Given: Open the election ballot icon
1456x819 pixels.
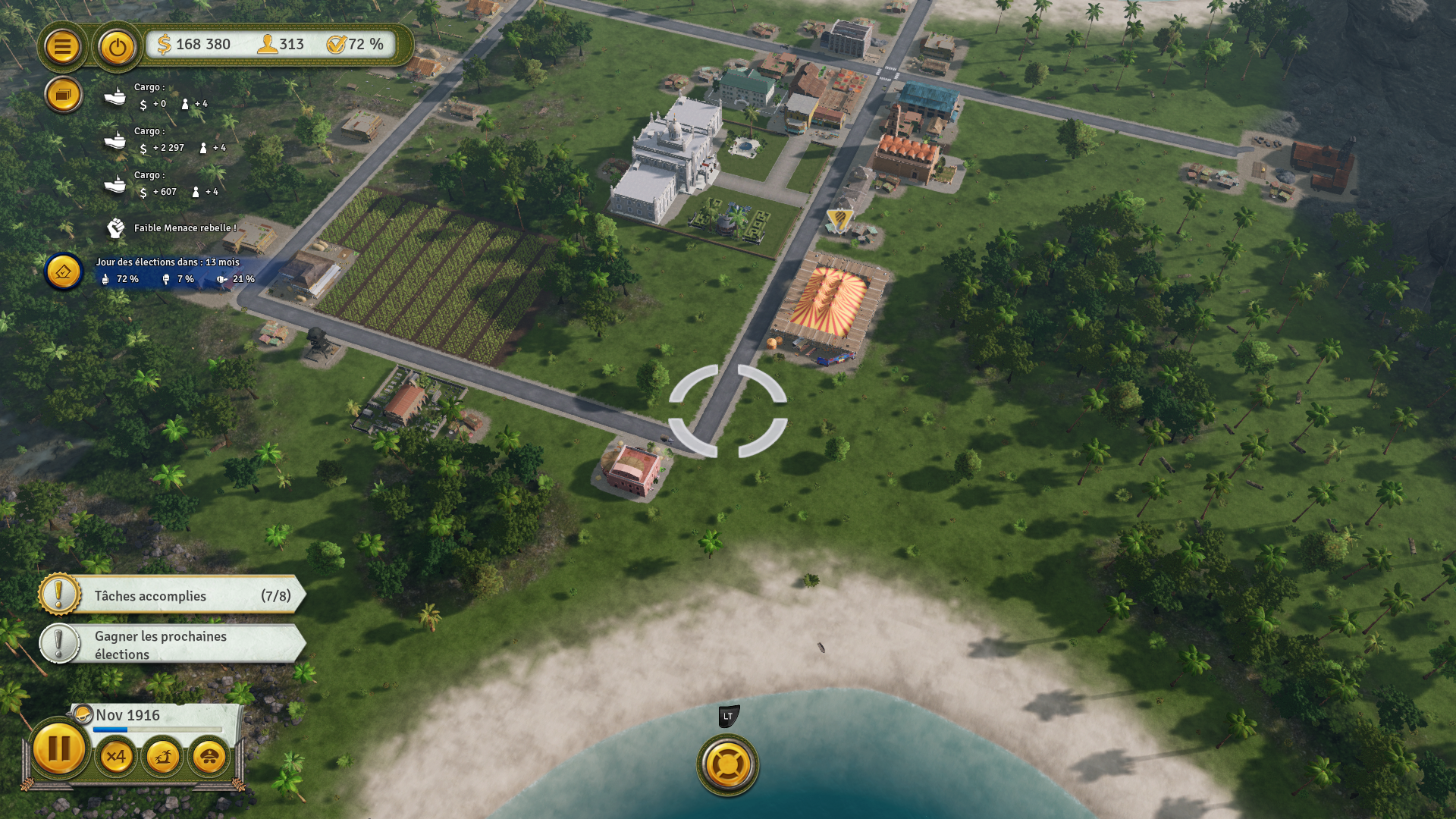Looking at the screenshot, I should pos(64,271).
